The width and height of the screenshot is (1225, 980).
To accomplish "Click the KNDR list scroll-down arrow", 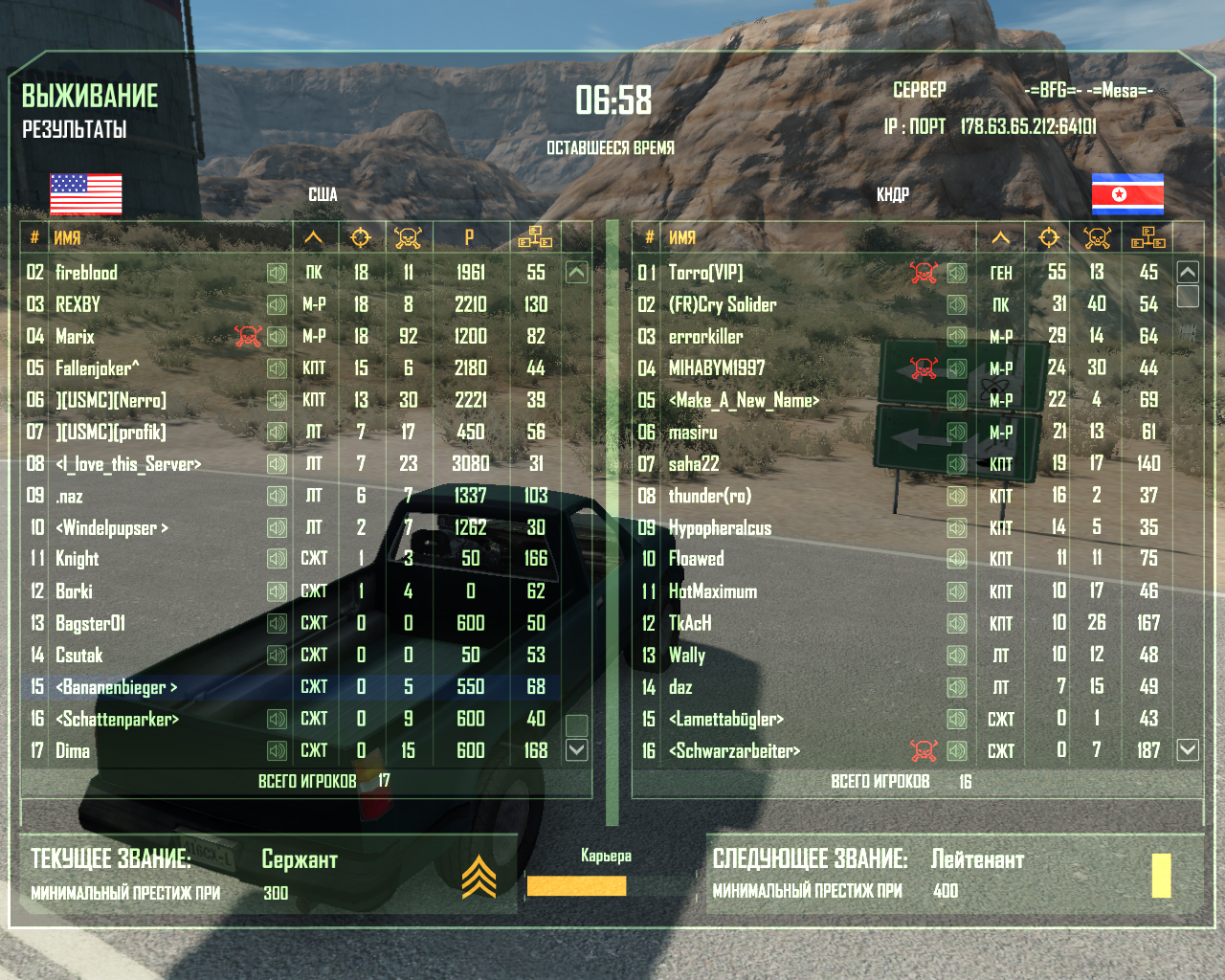I will click(1188, 750).
